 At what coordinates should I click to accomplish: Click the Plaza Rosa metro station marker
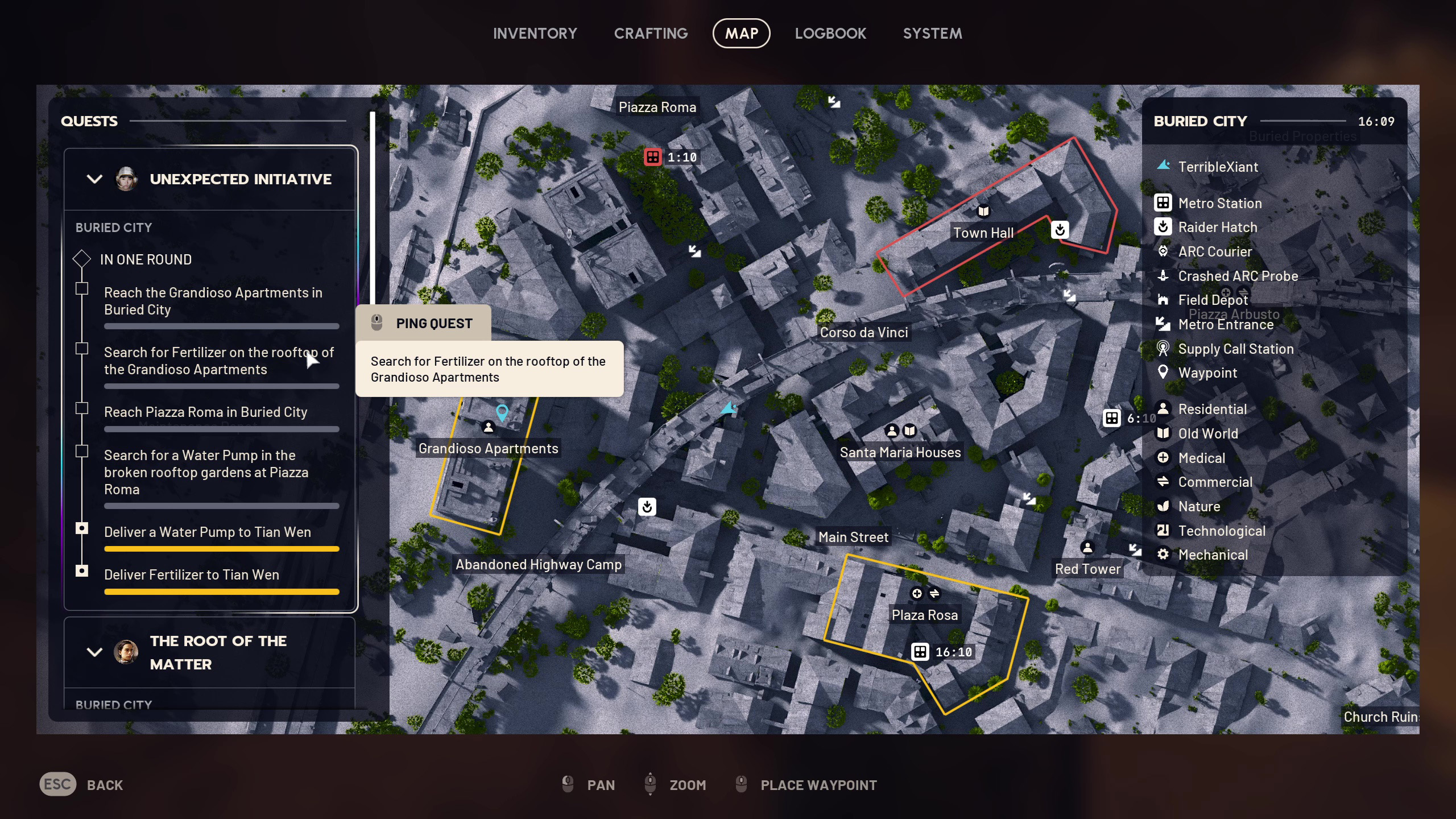(x=920, y=652)
